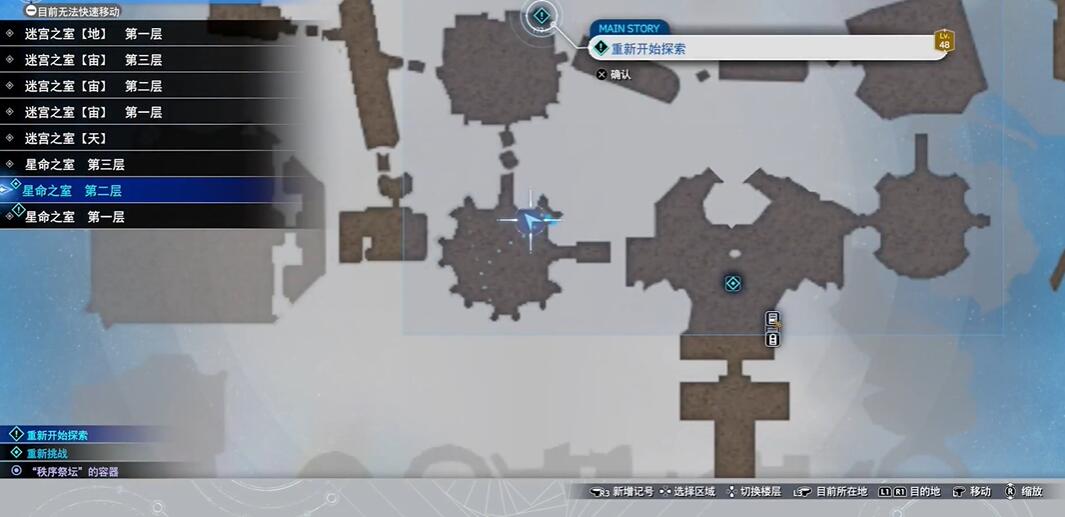1065x517 pixels.
Task: Select the teal diamond marker in the large room
Action: tap(733, 284)
